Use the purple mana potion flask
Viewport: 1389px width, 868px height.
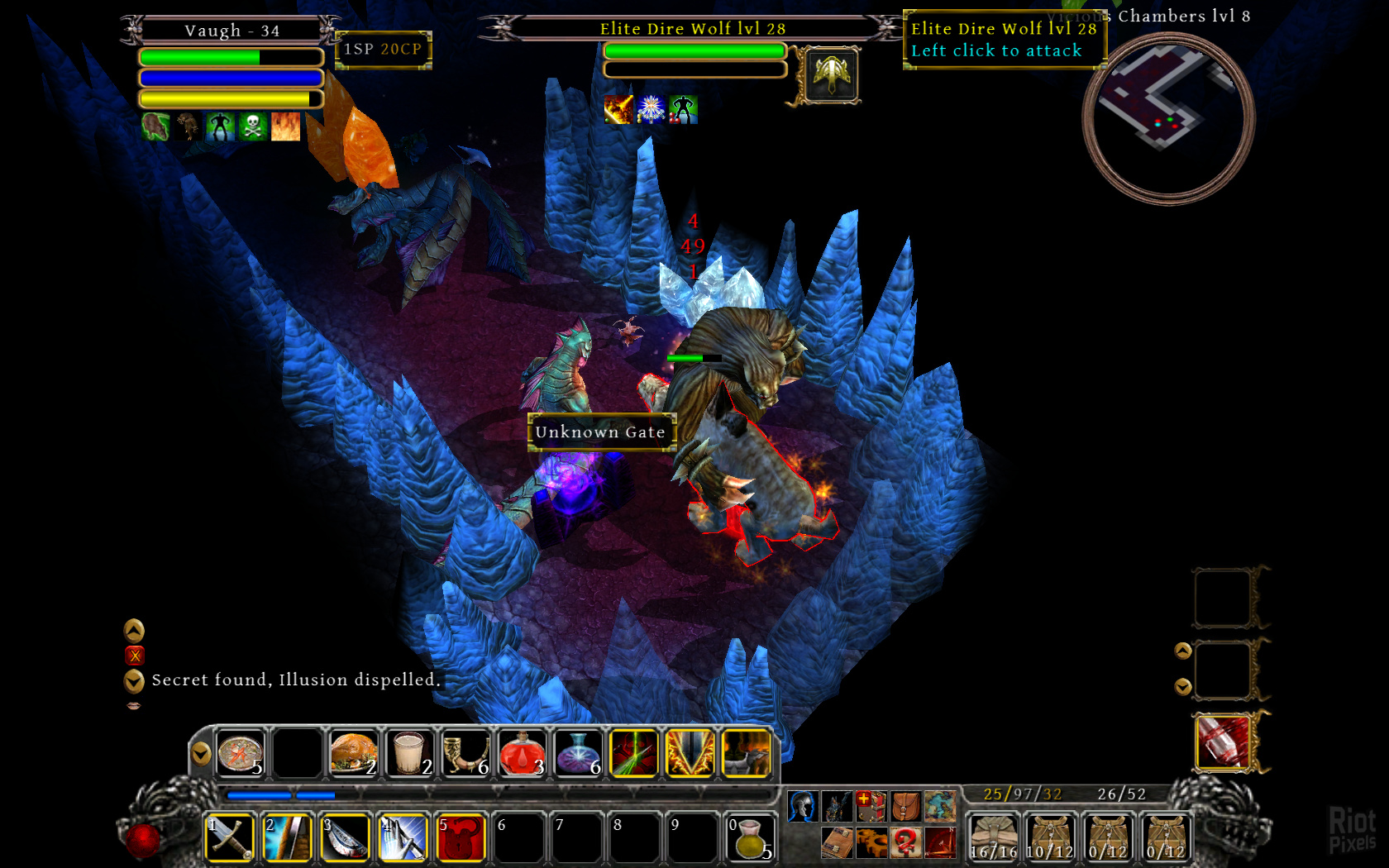tap(578, 753)
